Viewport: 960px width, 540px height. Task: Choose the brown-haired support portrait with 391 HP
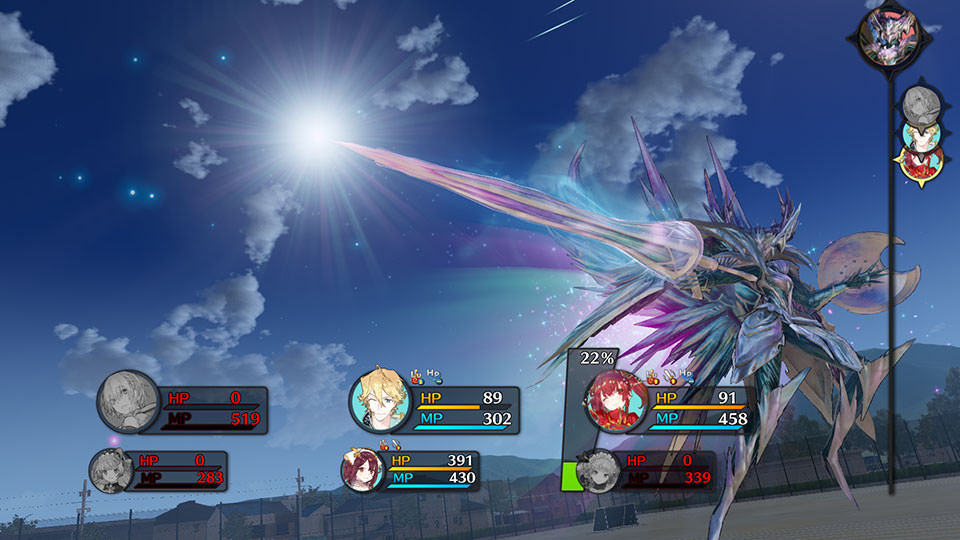360,472
